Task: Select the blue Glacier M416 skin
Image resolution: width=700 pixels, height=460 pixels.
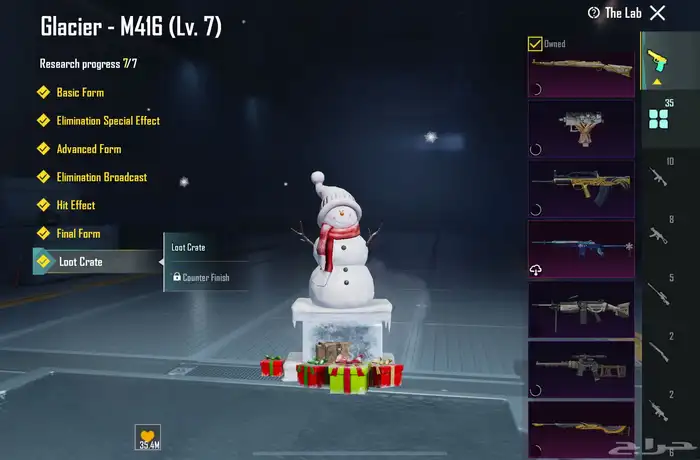Action: tap(580, 249)
